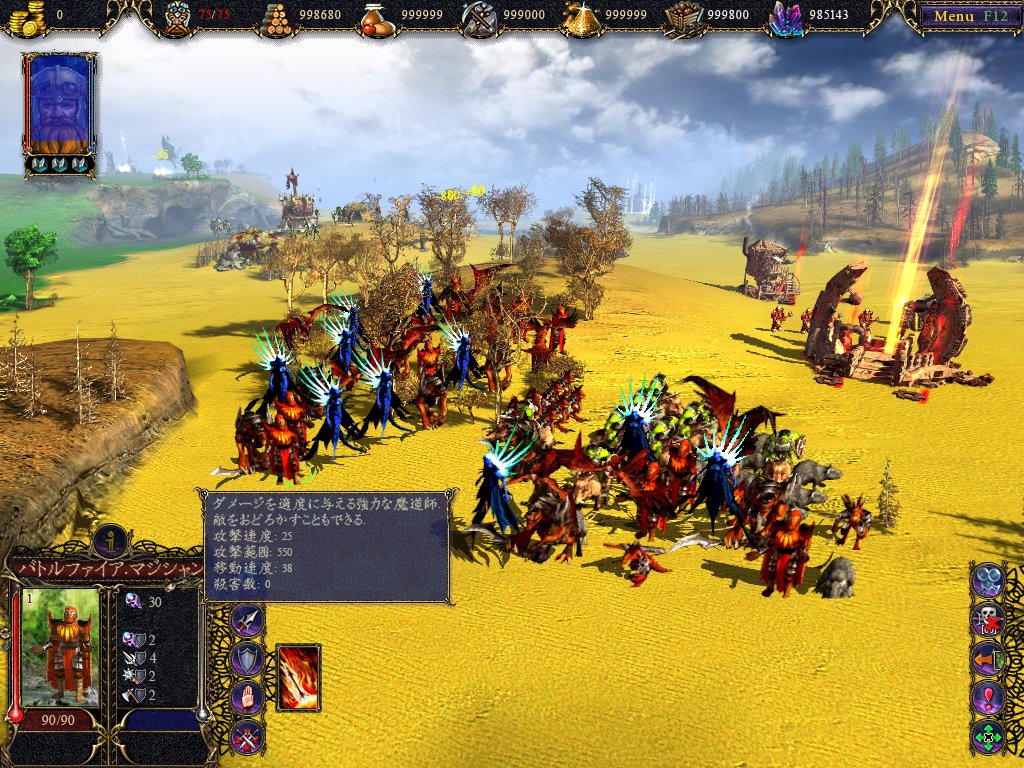Viewport: 1024px width, 768px height.
Task: Activate the raised hand stop command
Action: click(x=247, y=697)
